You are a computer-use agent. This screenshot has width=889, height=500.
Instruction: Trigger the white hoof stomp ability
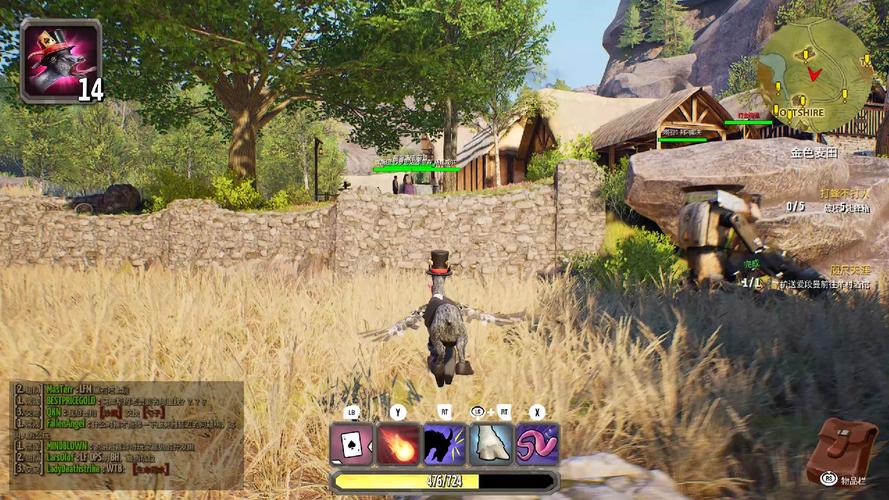[491, 444]
